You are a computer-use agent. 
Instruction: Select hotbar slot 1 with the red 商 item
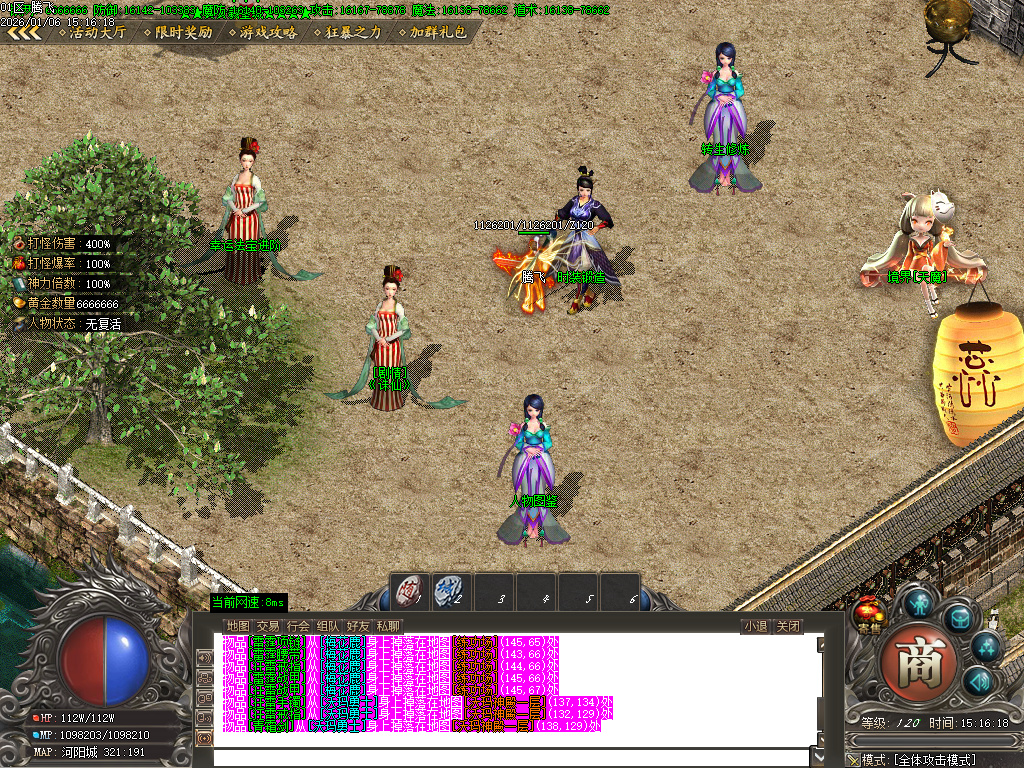408,591
